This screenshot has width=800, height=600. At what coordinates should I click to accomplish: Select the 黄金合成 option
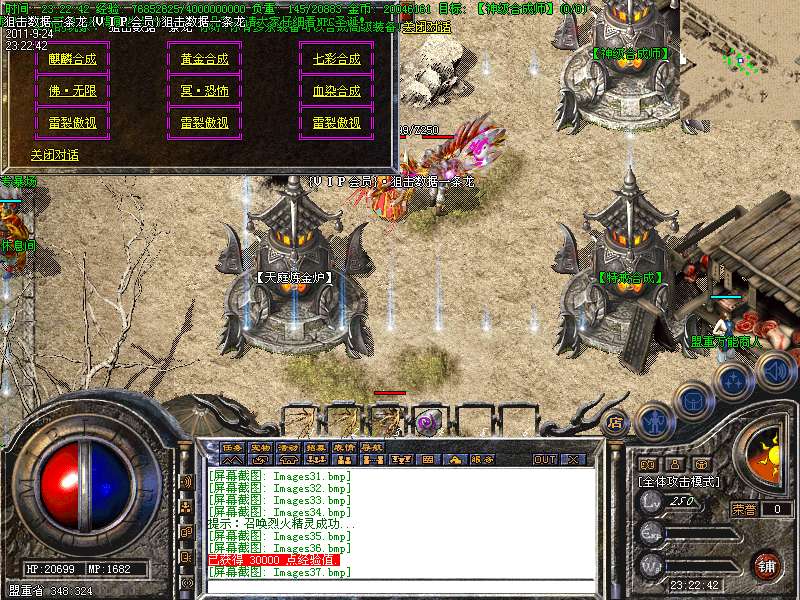pyautogui.click(x=205, y=59)
